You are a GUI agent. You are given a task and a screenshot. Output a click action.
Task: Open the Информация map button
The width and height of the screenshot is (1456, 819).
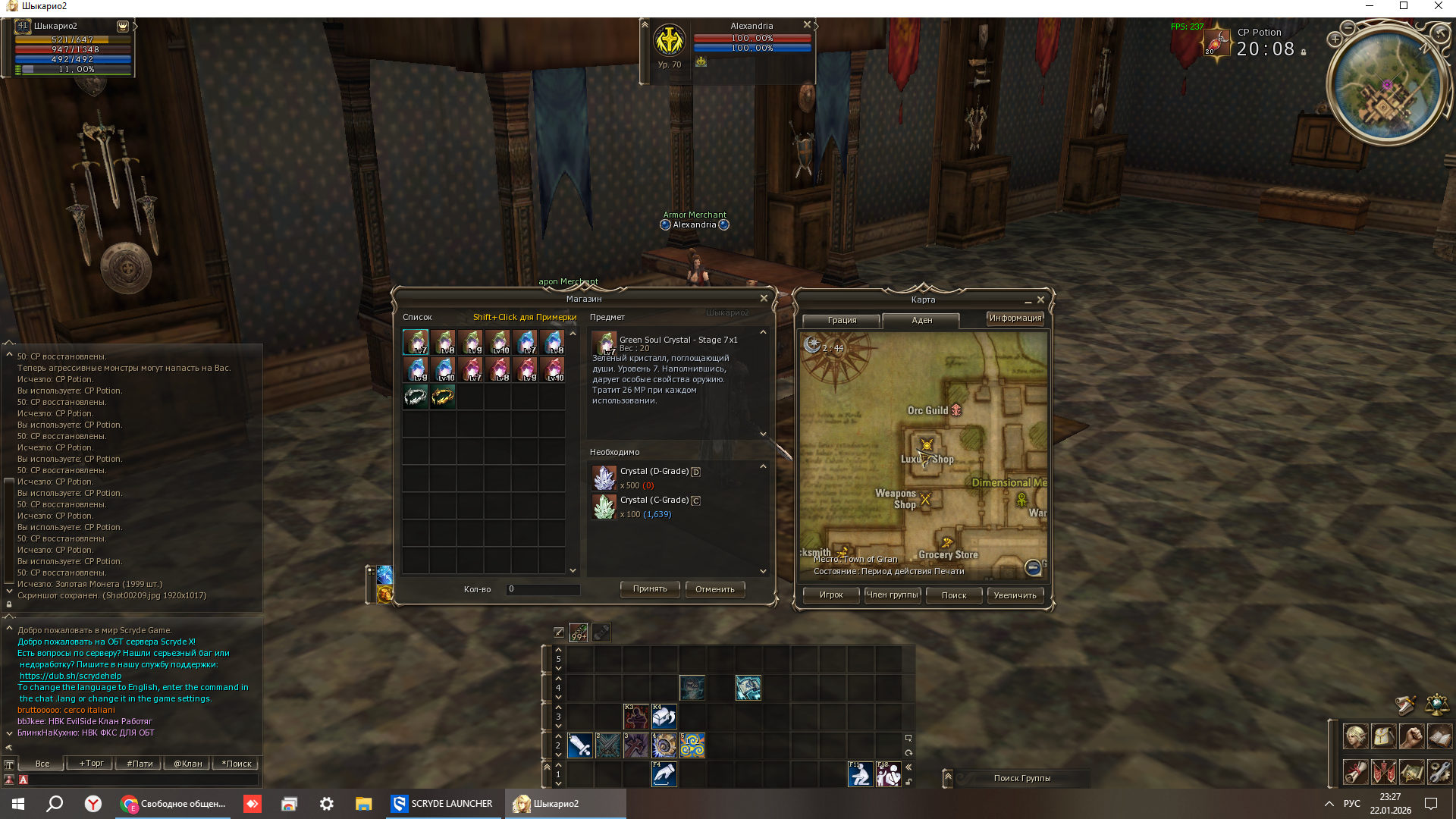(x=1015, y=318)
